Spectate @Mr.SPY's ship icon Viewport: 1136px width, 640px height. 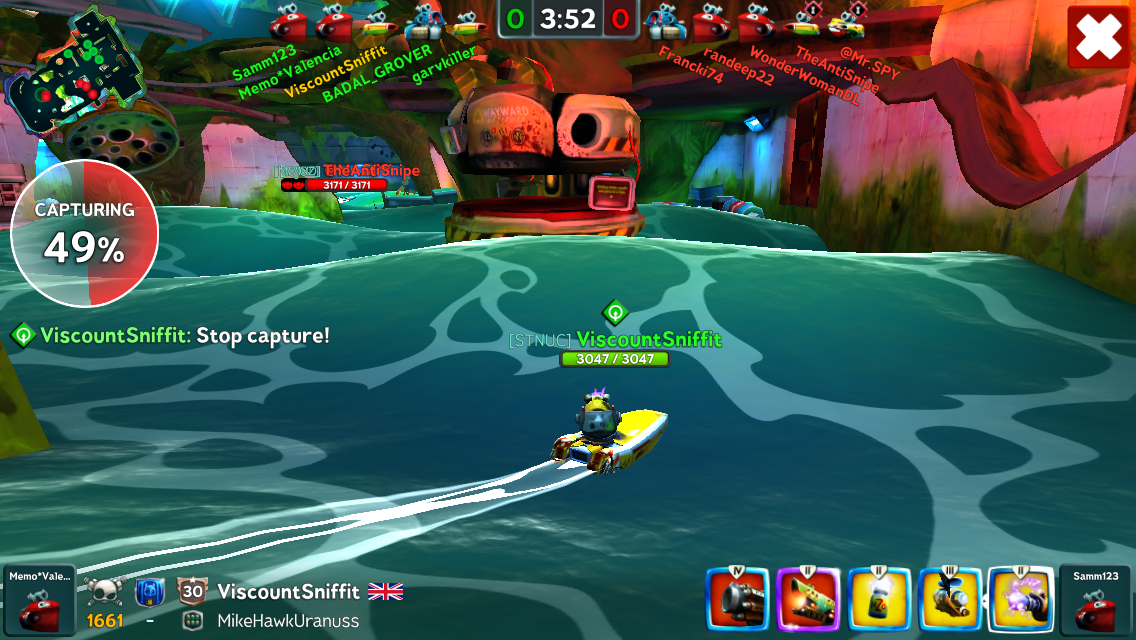(848, 21)
